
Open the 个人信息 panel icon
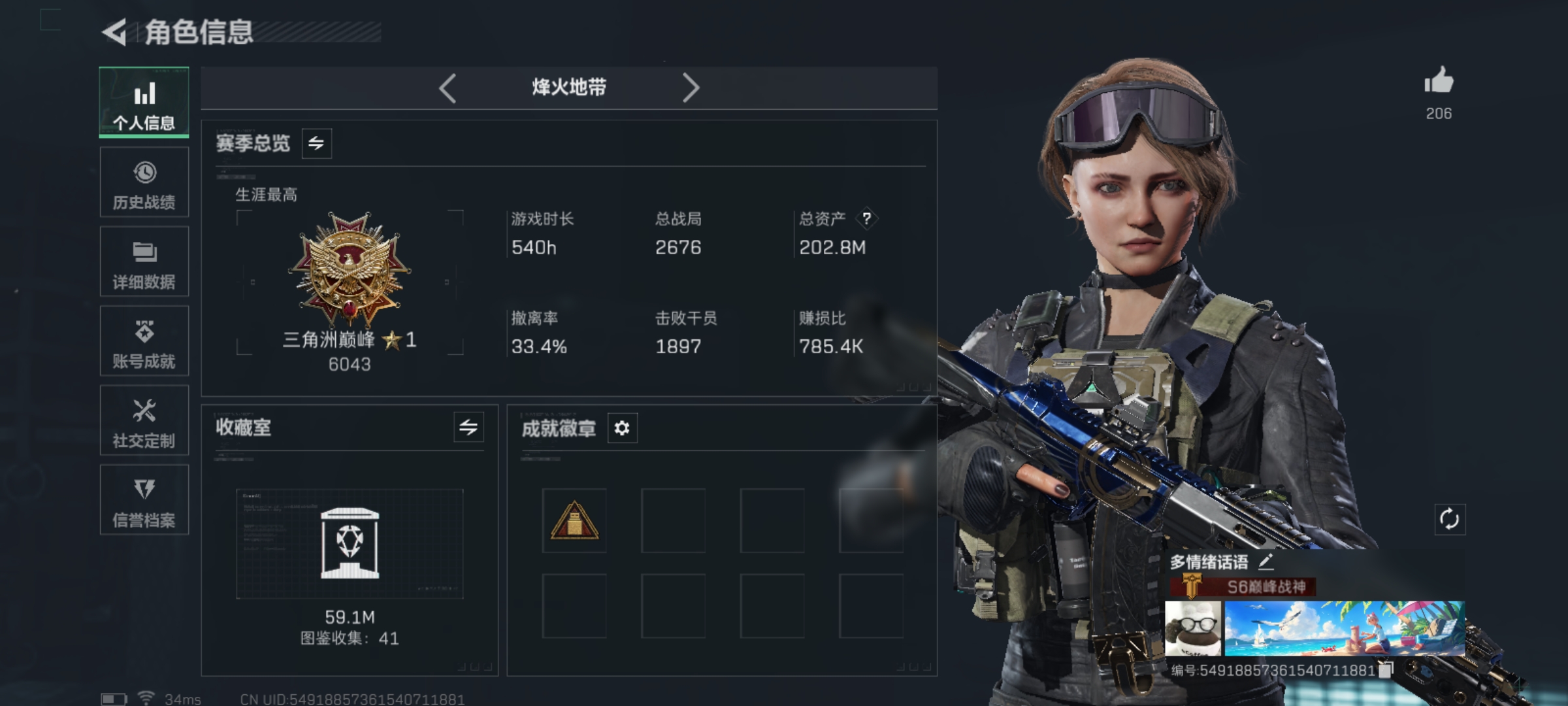[144, 93]
